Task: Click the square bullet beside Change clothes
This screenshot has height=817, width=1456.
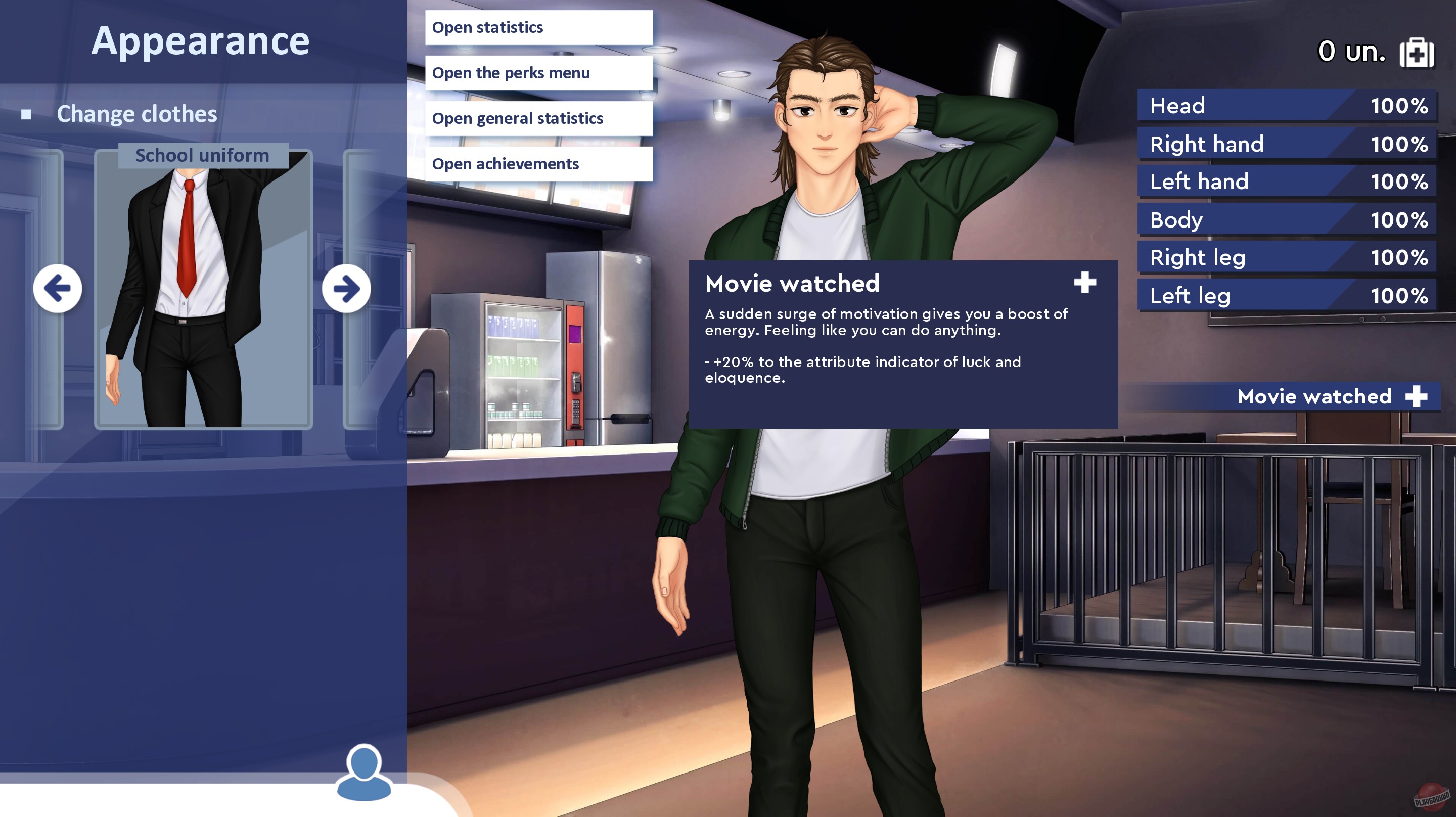Action: [x=25, y=114]
